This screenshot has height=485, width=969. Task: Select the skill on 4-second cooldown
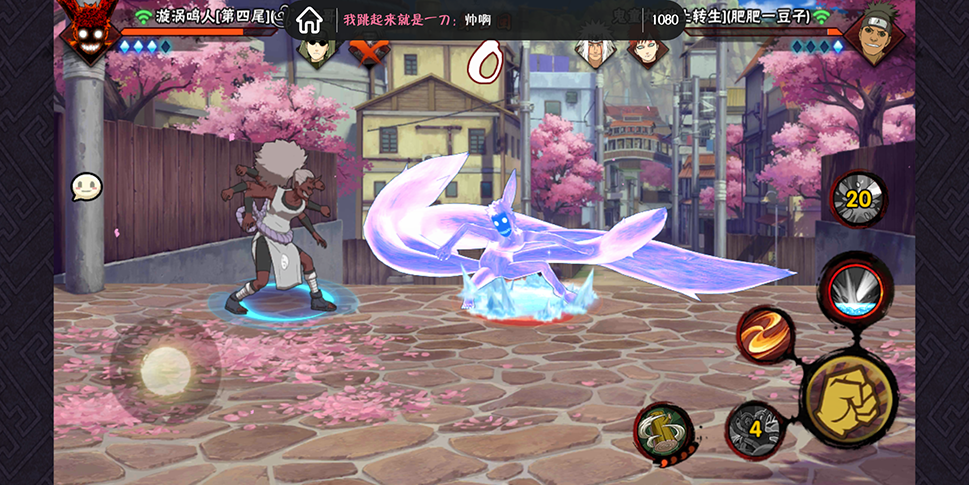[755, 430]
